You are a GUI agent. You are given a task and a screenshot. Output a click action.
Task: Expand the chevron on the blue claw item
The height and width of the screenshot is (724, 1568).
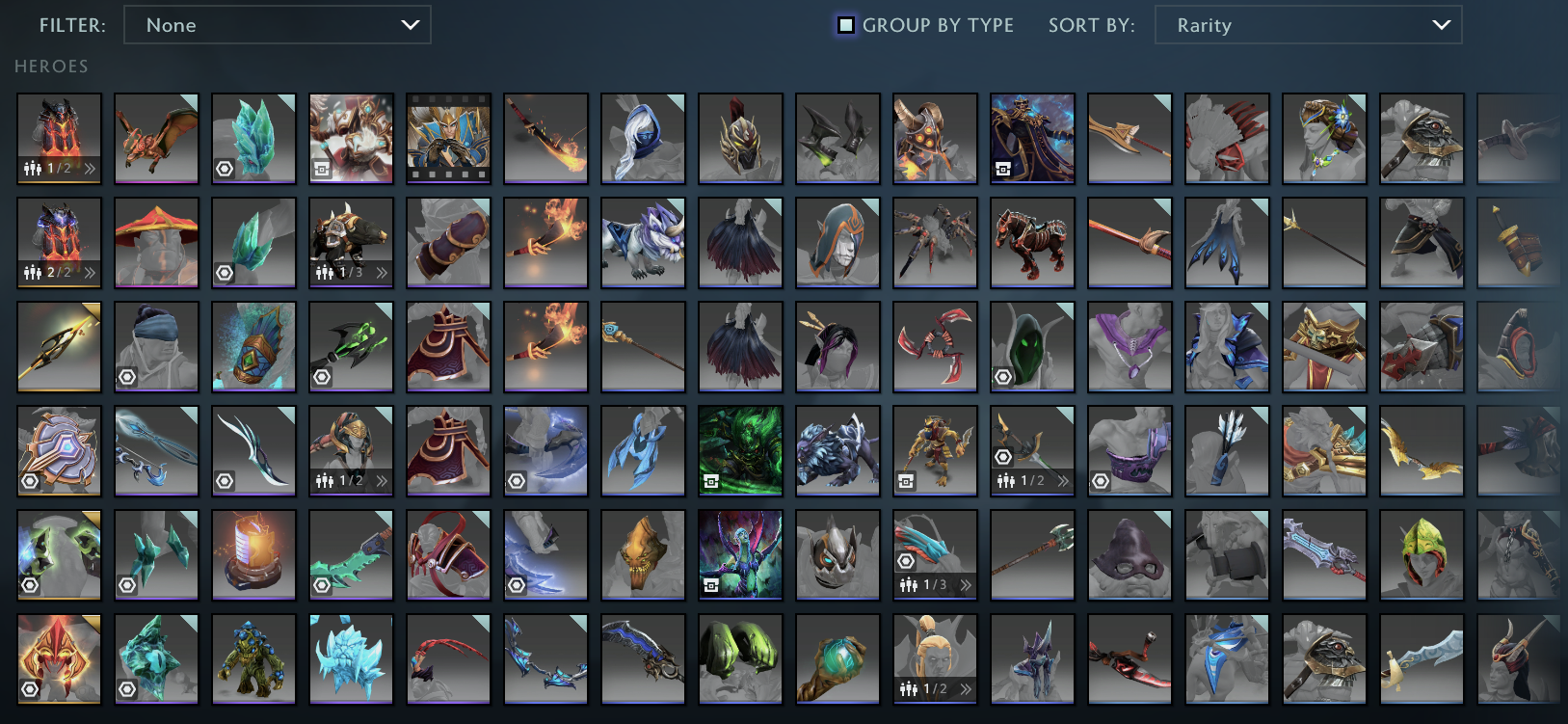(967, 585)
